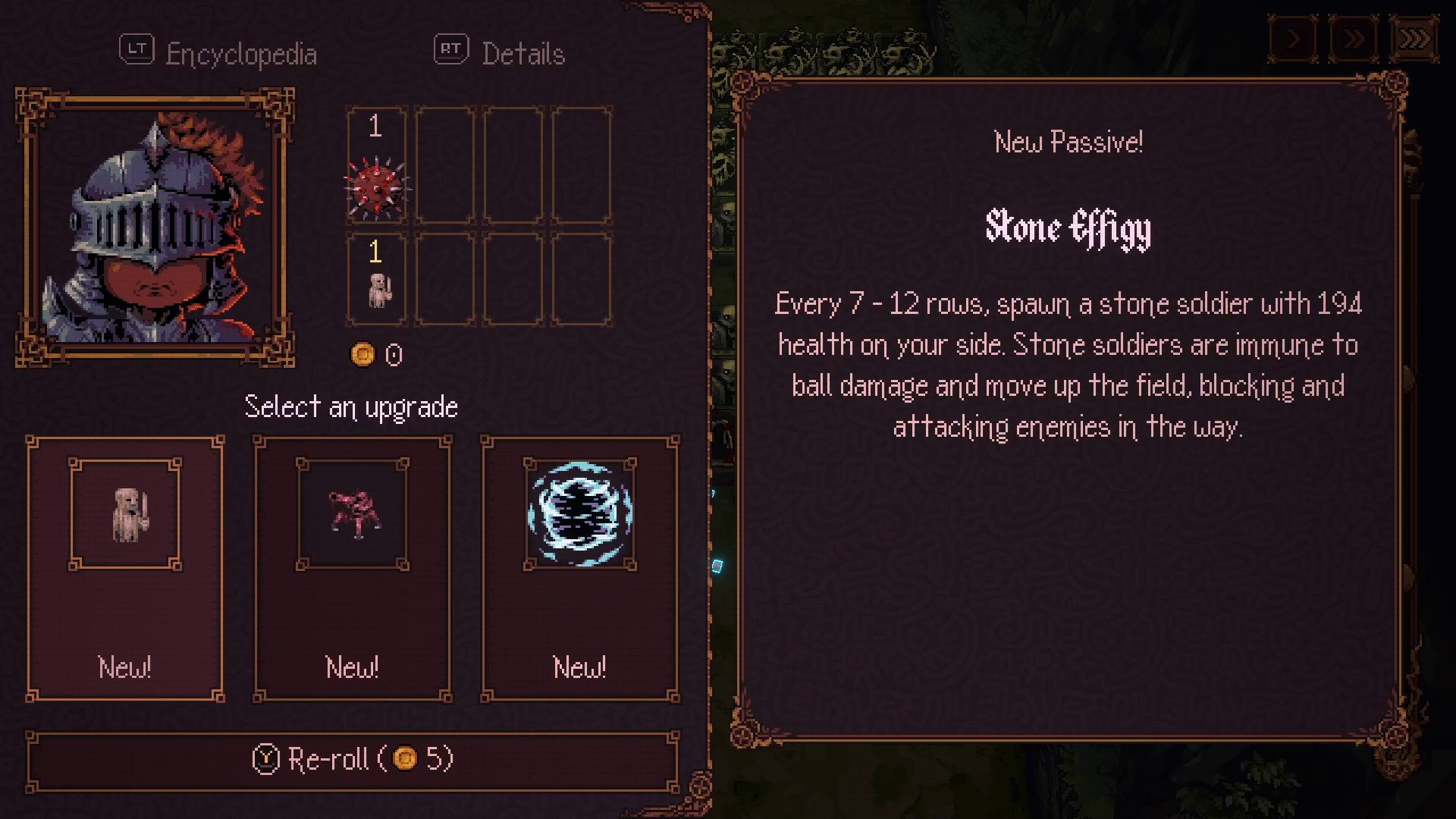The width and height of the screenshot is (1456, 819).
Task: Select the spiked red ball slot
Action: pyautogui.click(x=376, y=165)
